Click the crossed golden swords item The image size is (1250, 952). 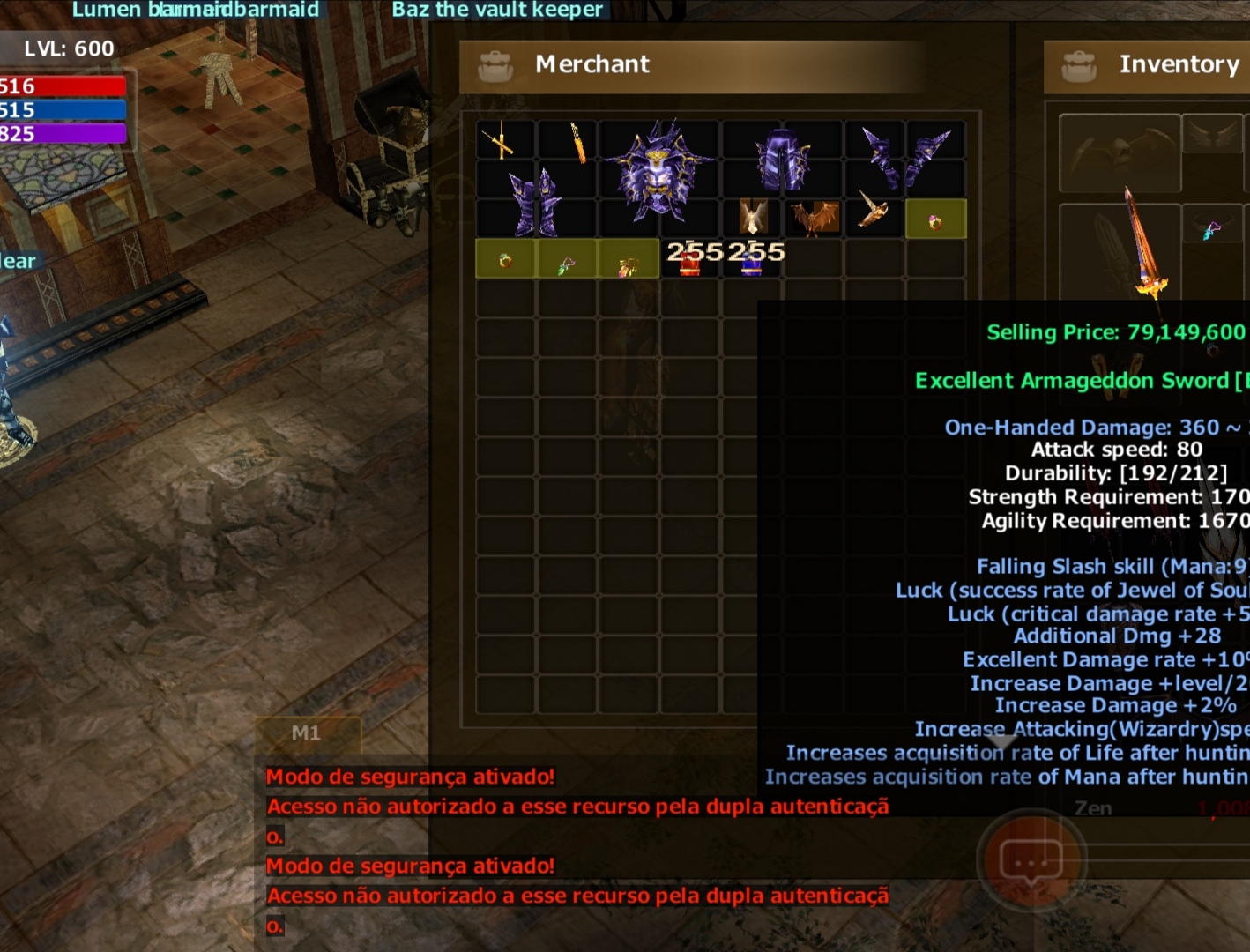click(500, 143)
